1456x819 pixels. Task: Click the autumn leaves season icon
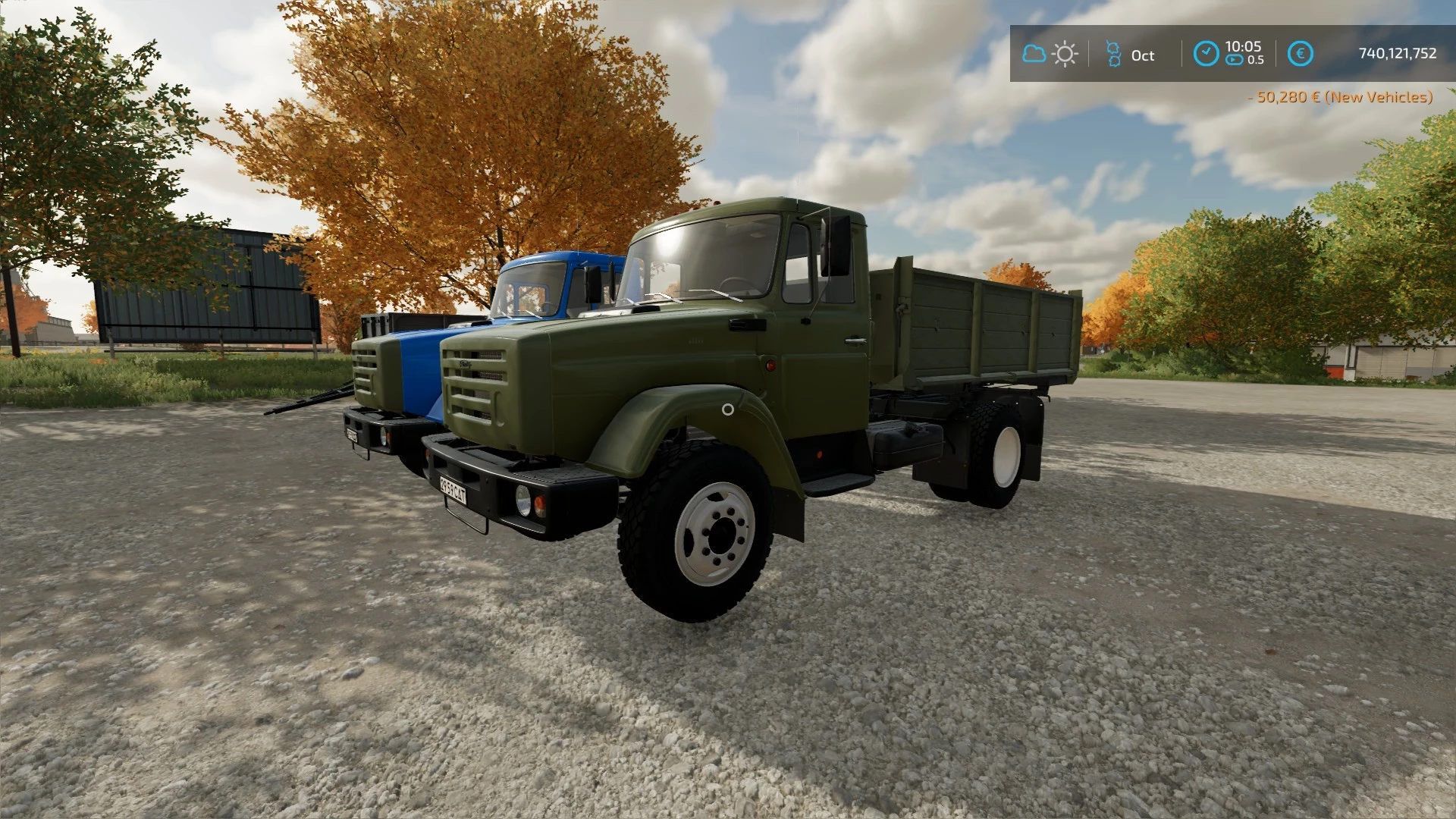tap(1113, 53)
